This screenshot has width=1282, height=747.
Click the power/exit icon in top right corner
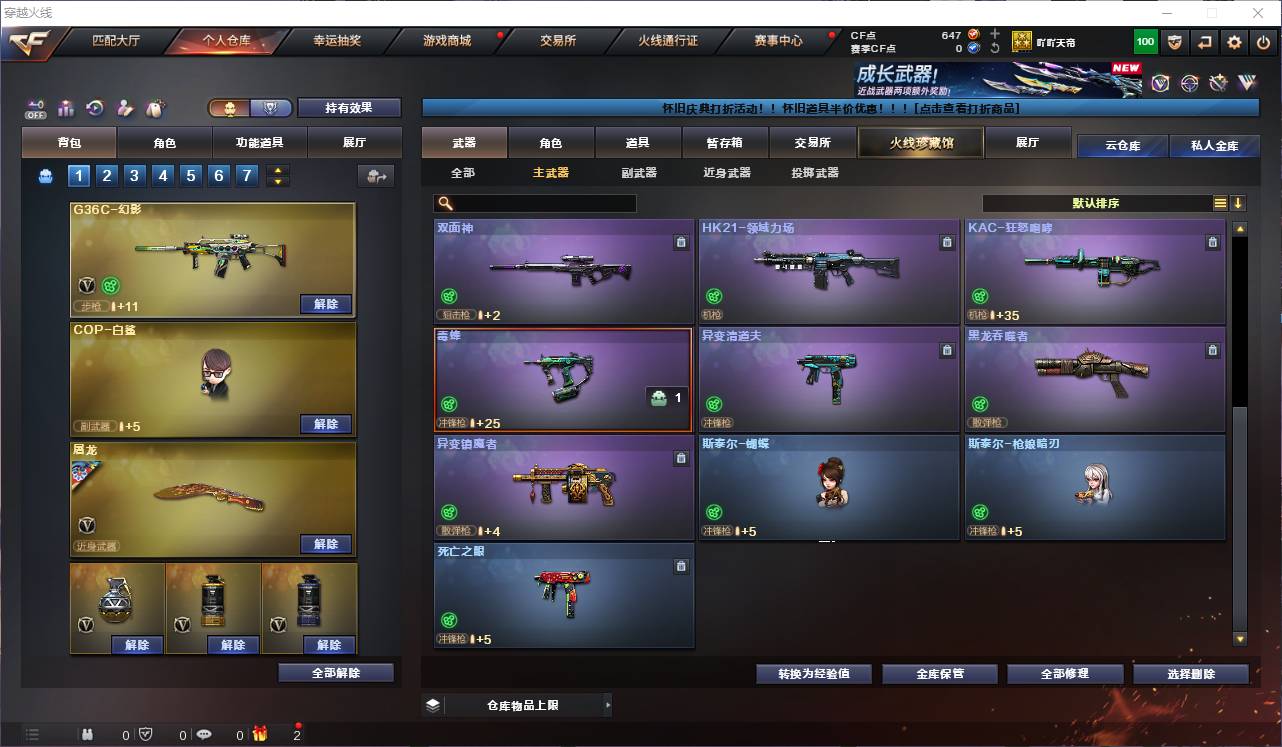[1264, 41]
